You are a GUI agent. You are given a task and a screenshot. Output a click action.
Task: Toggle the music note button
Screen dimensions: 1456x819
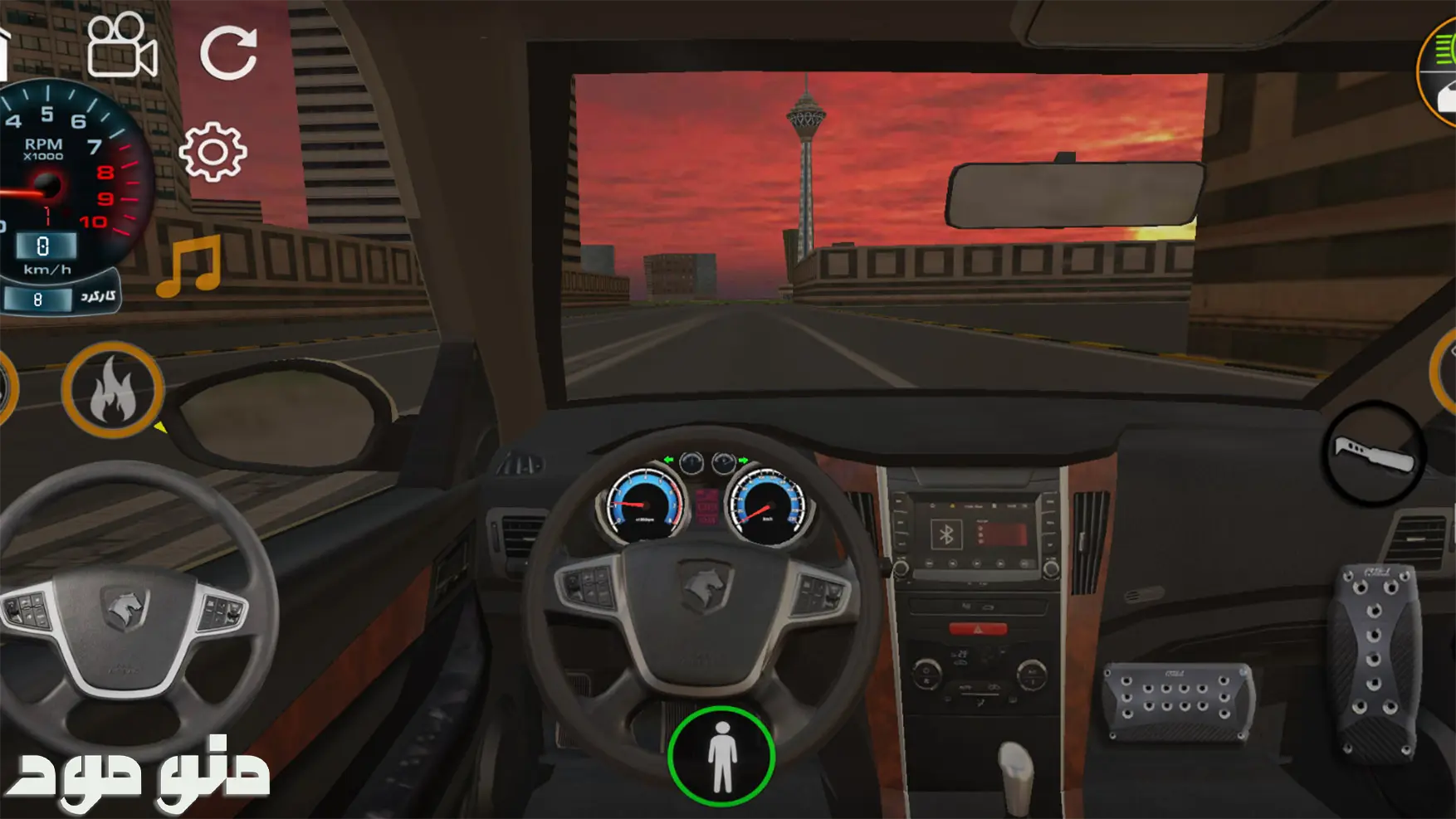[190, 266]
